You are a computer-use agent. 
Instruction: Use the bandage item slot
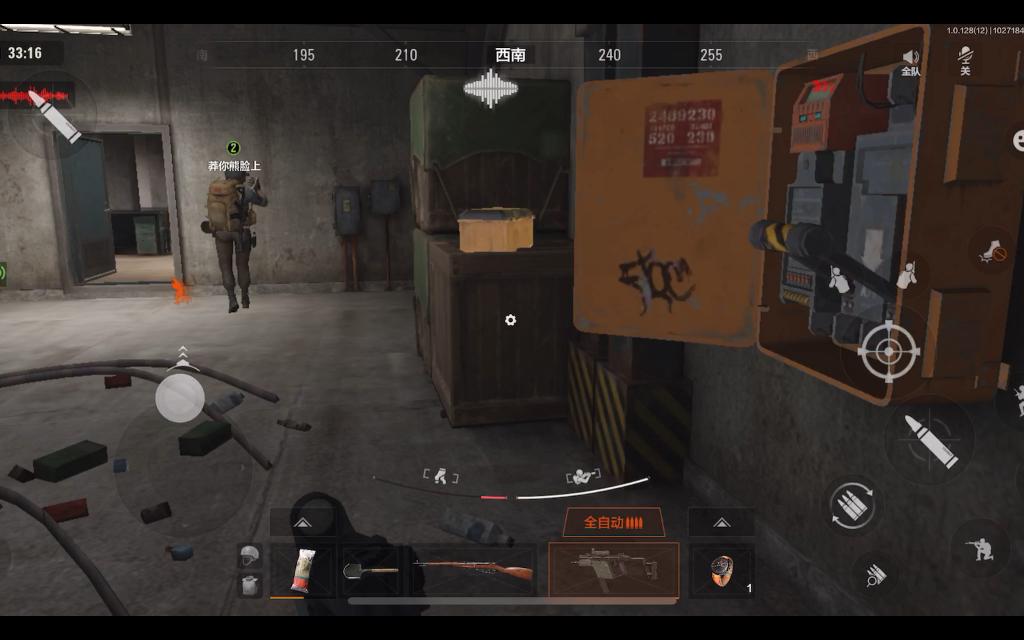point(302,571)
